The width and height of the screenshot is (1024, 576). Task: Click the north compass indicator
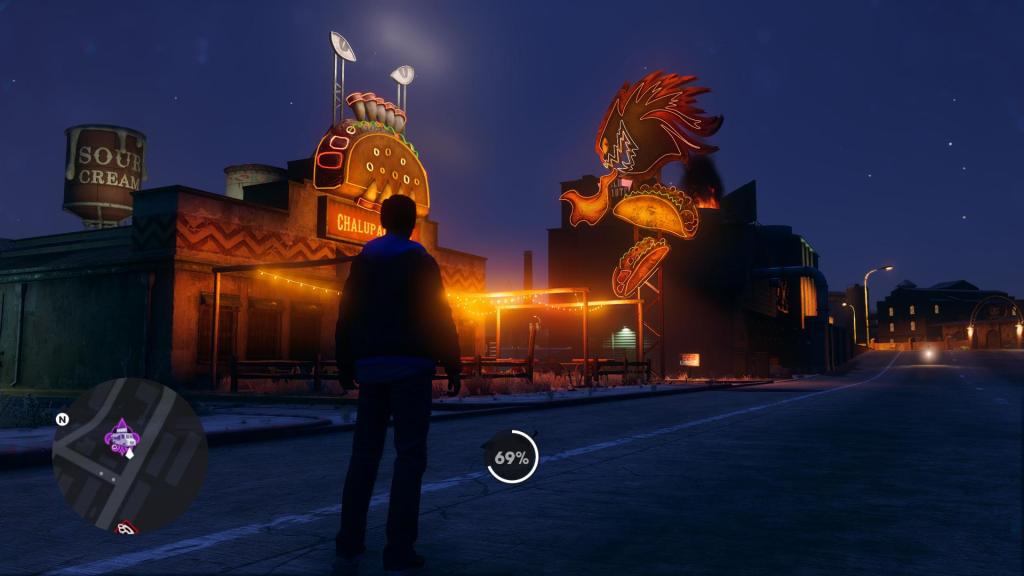(62, 419)
